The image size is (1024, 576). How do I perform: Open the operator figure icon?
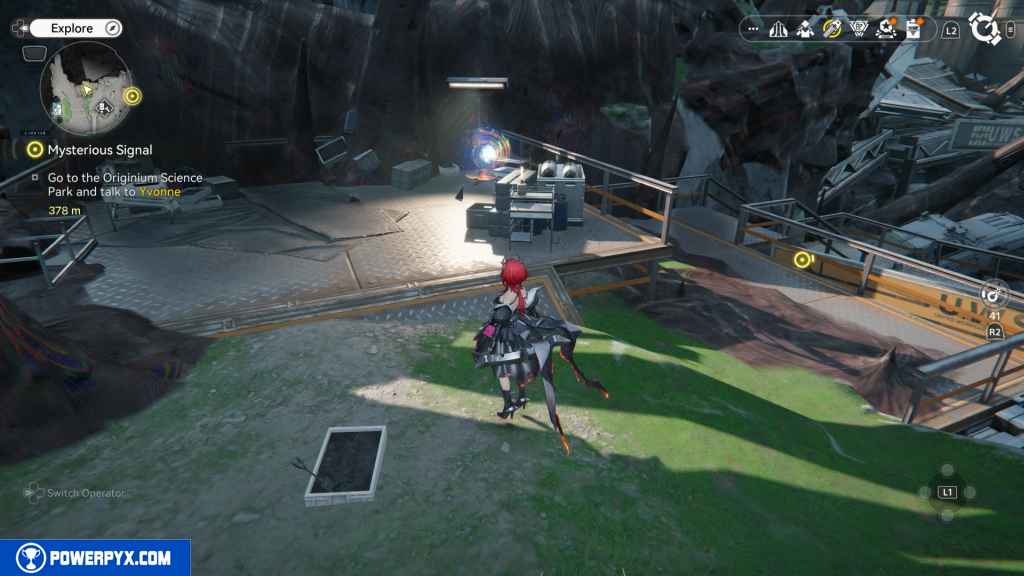[805, 30]
